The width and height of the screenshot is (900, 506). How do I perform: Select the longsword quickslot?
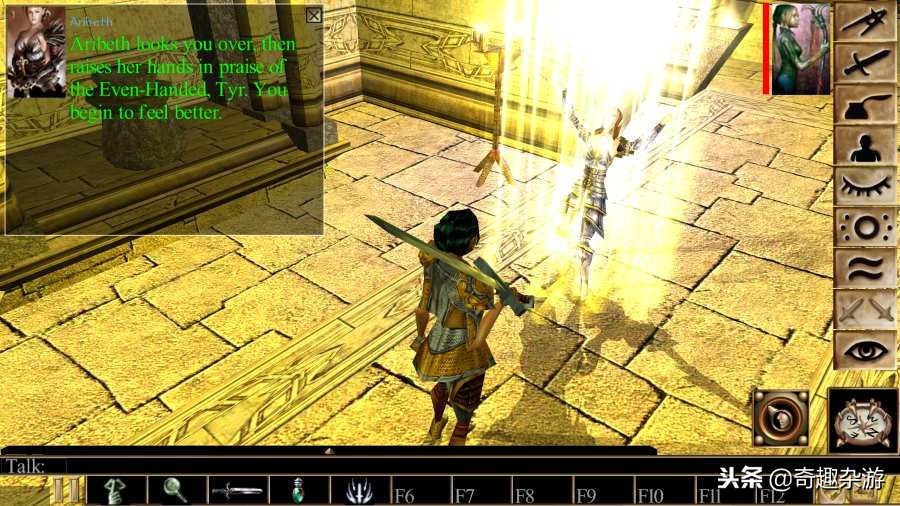click(x=238, y=491)
